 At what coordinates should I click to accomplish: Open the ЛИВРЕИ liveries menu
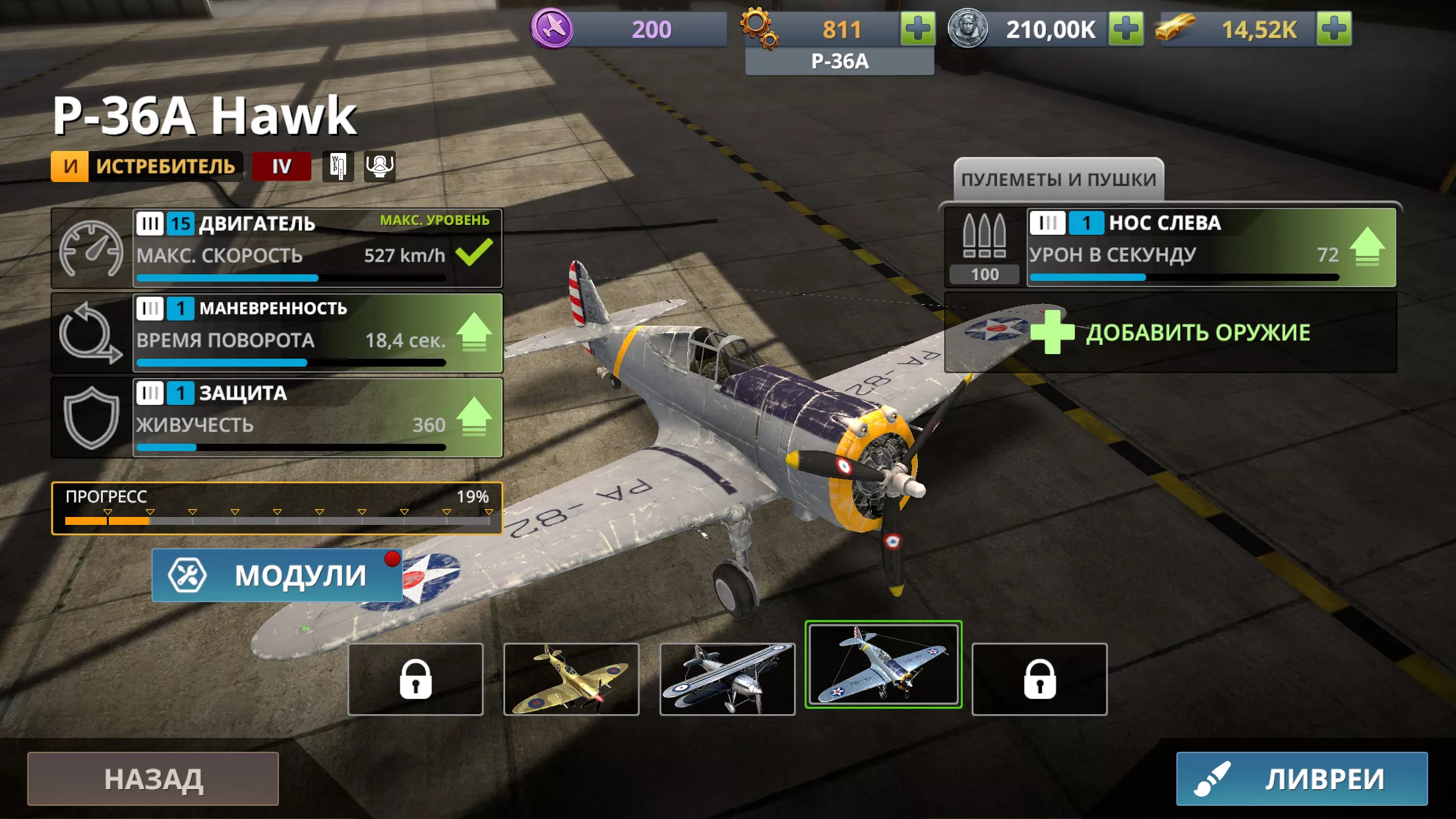coord(1302,779)
